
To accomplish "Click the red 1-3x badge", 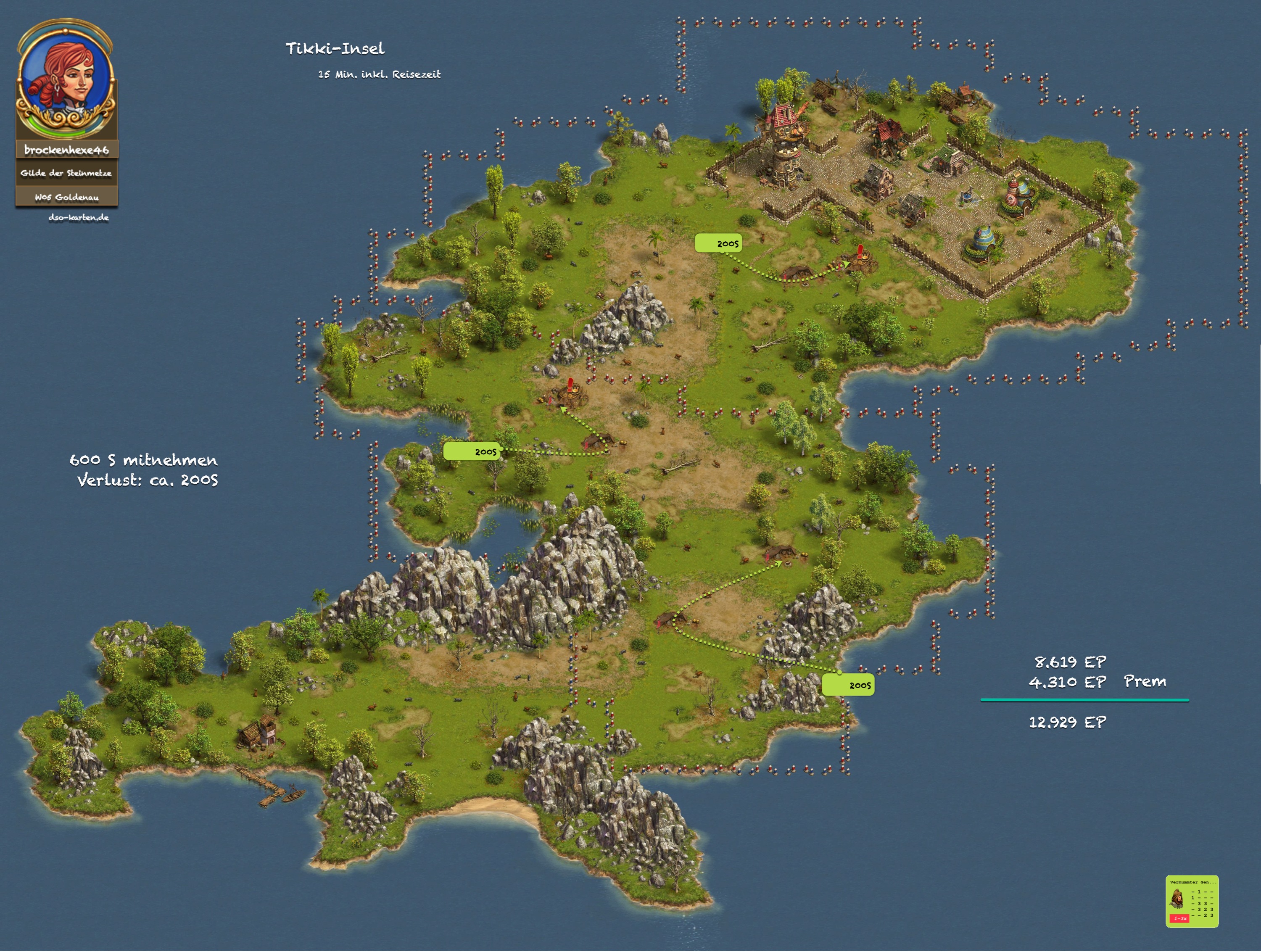I will (x=1179, y=918).
